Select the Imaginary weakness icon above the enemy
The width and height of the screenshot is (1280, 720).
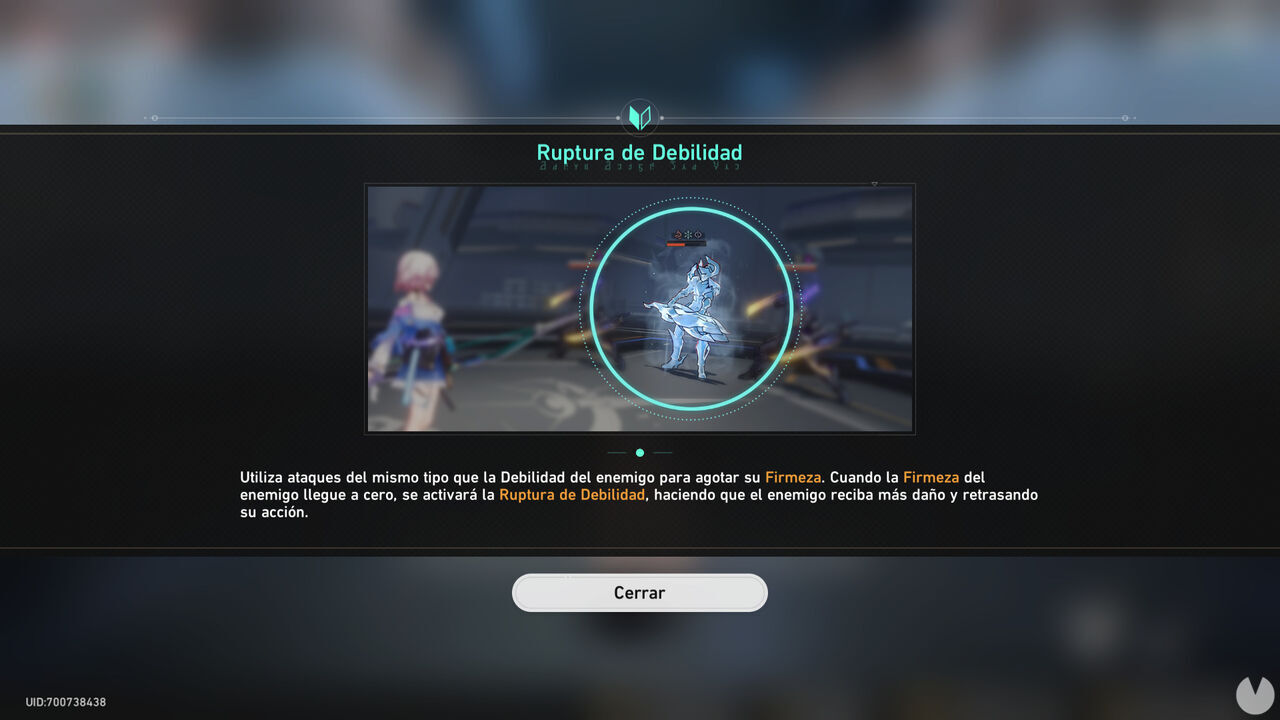pyautogui.click(x=698, y=234)
